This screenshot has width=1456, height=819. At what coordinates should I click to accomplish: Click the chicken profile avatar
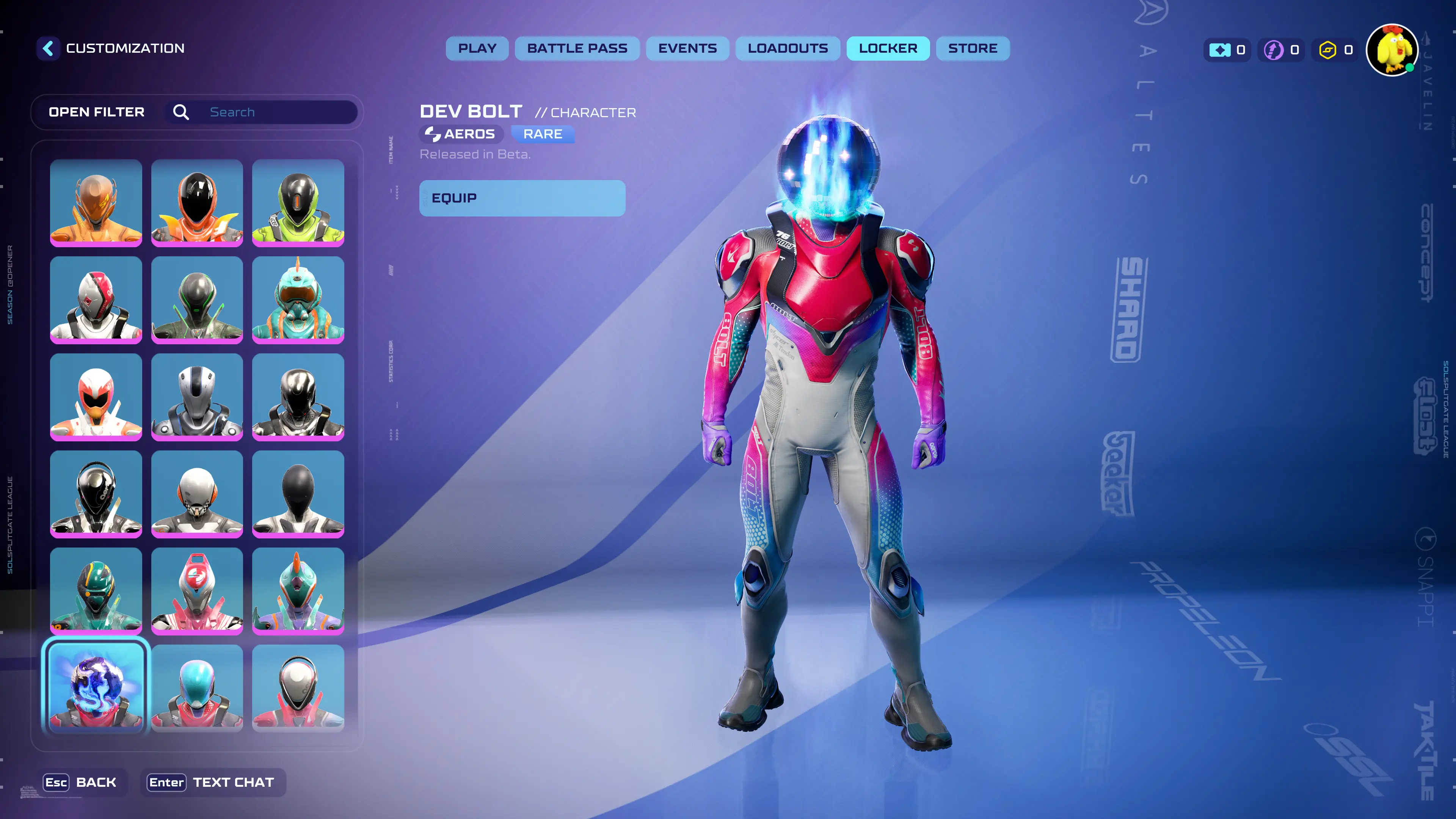pyautogui.click(x=1392, y=50)
